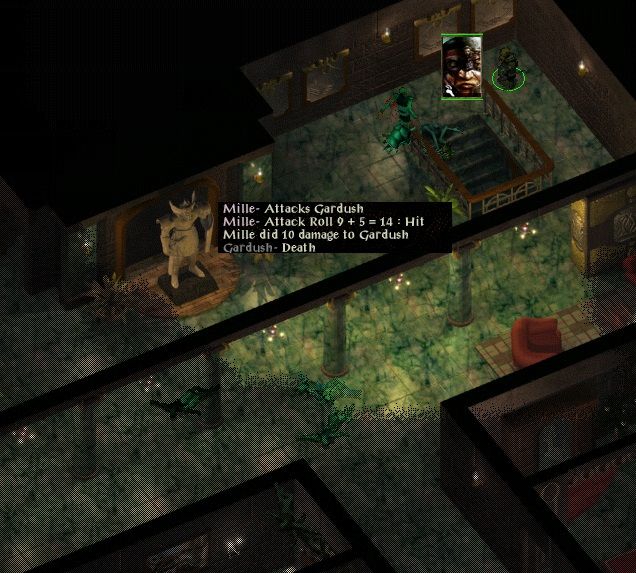Click the masked character portrait
Viewport: 636px width, 573px height.
[x=462, y=67]
